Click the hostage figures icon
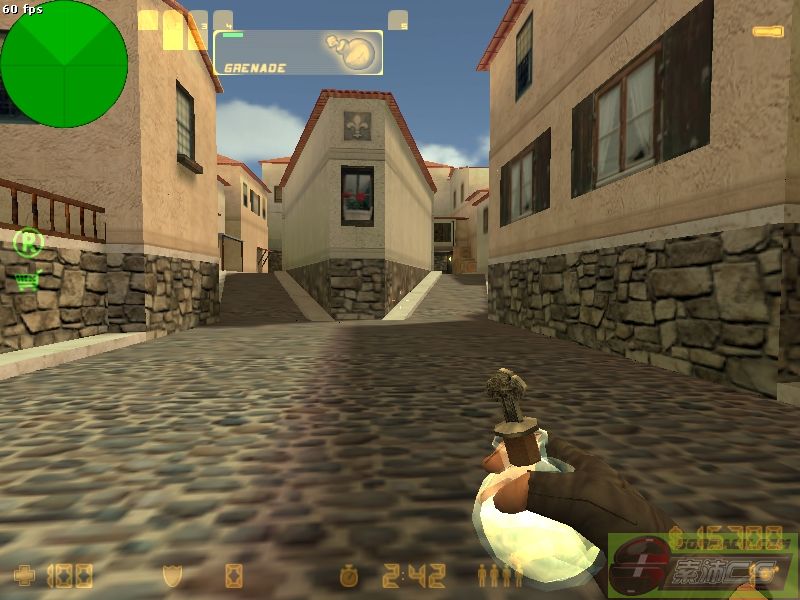This screenshot has width=800, height=600. click(x=500, y=576)
